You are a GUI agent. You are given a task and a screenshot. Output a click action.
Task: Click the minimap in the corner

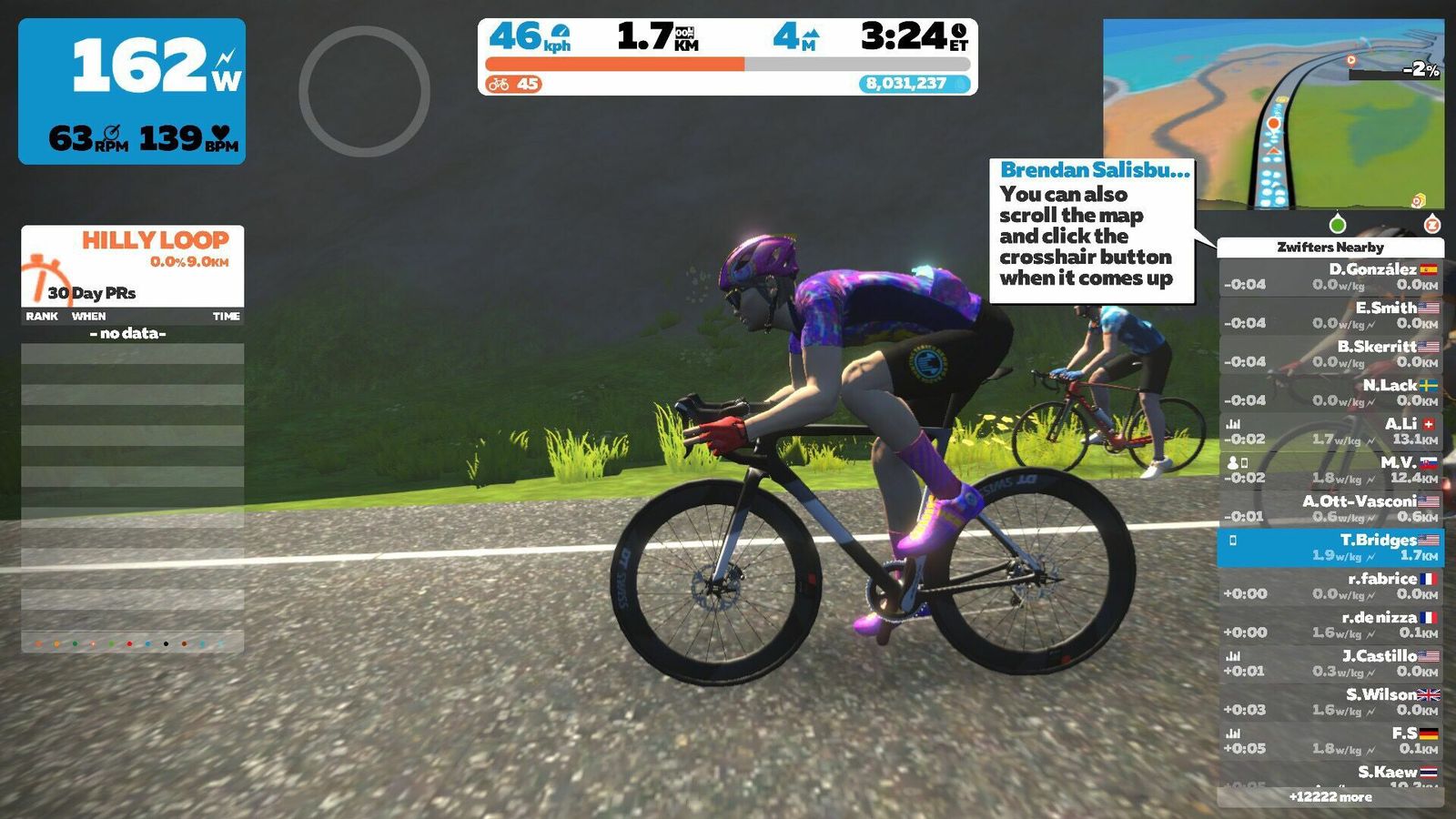(1273, 114)
